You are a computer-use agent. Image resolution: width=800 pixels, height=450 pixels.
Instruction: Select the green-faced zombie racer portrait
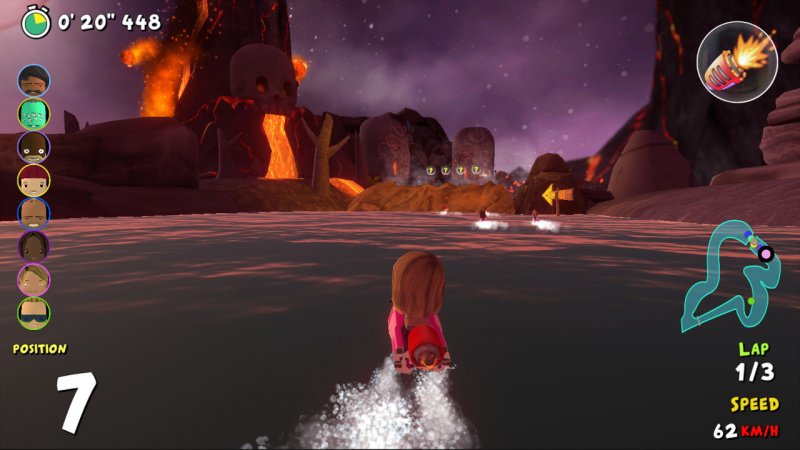(x=33, y=113)
